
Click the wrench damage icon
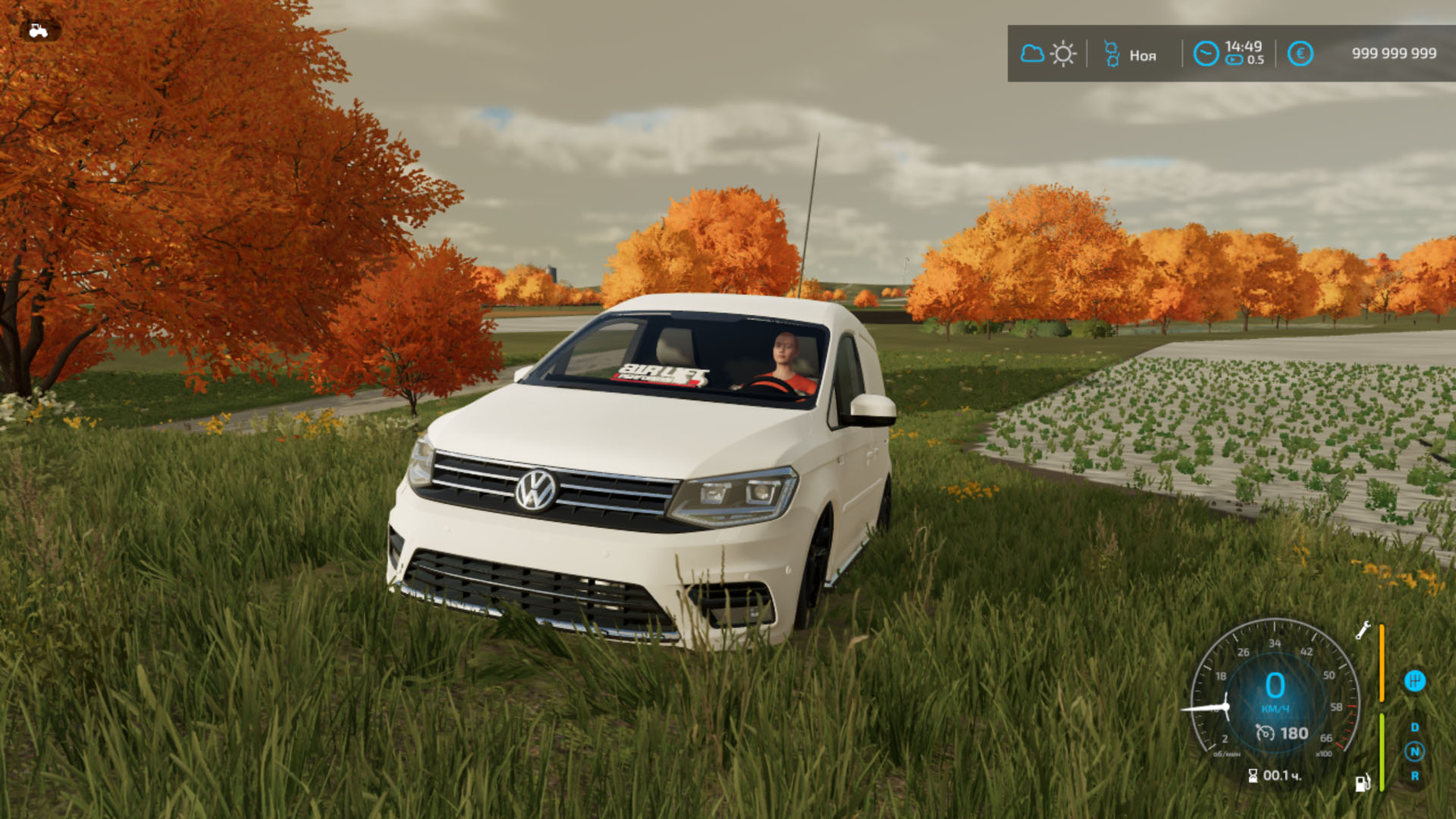tap(1363, 631)
